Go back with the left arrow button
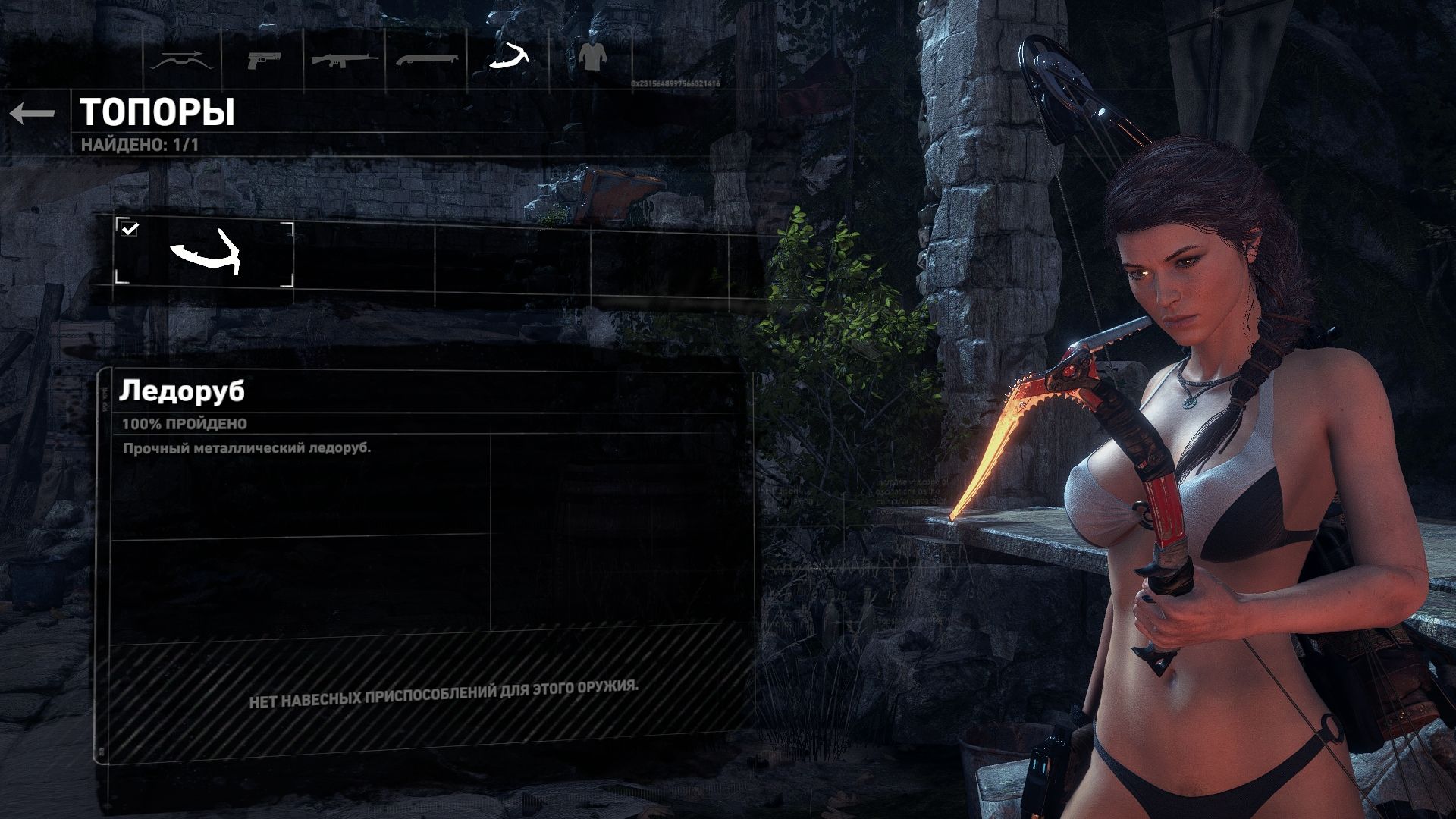This screenshot has height=819, width=1456. pyautogui.click(x=33, y=114)
